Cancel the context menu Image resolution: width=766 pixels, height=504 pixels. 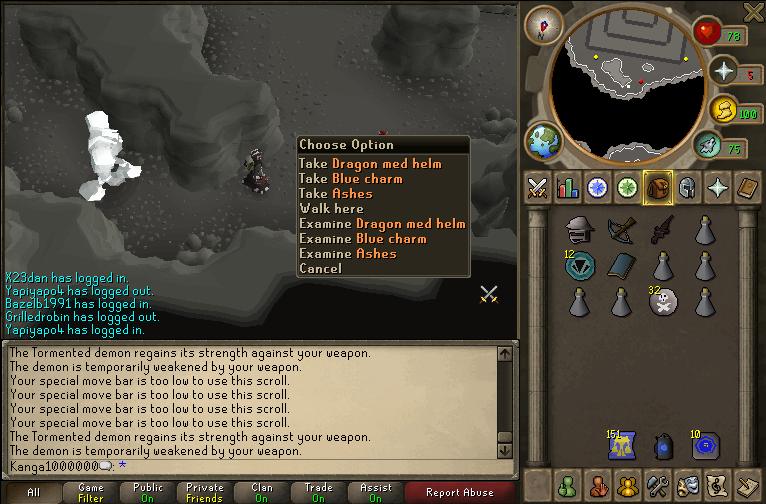click(320, 268)
